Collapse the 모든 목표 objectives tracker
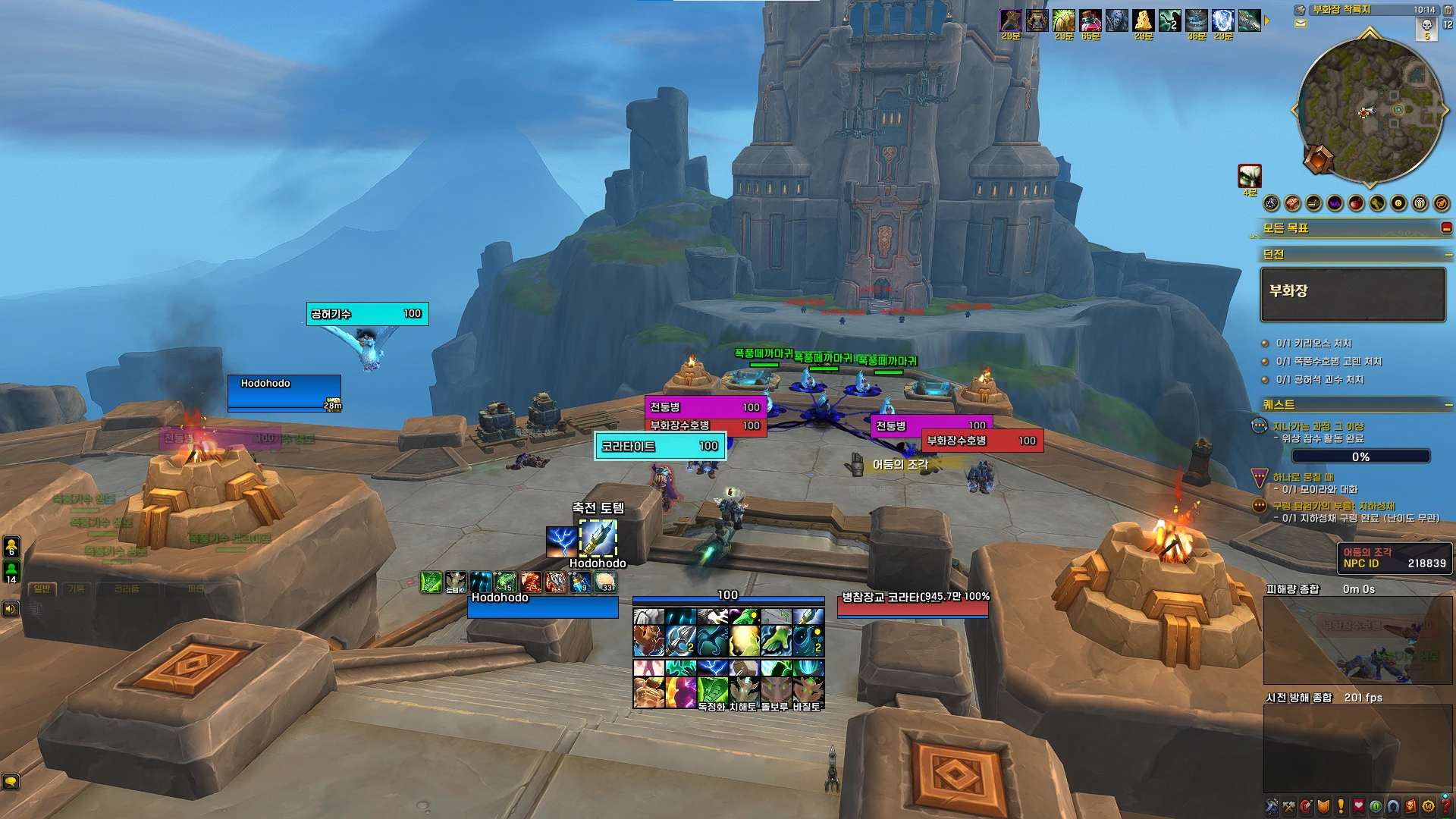 [x=1446, y=227]
